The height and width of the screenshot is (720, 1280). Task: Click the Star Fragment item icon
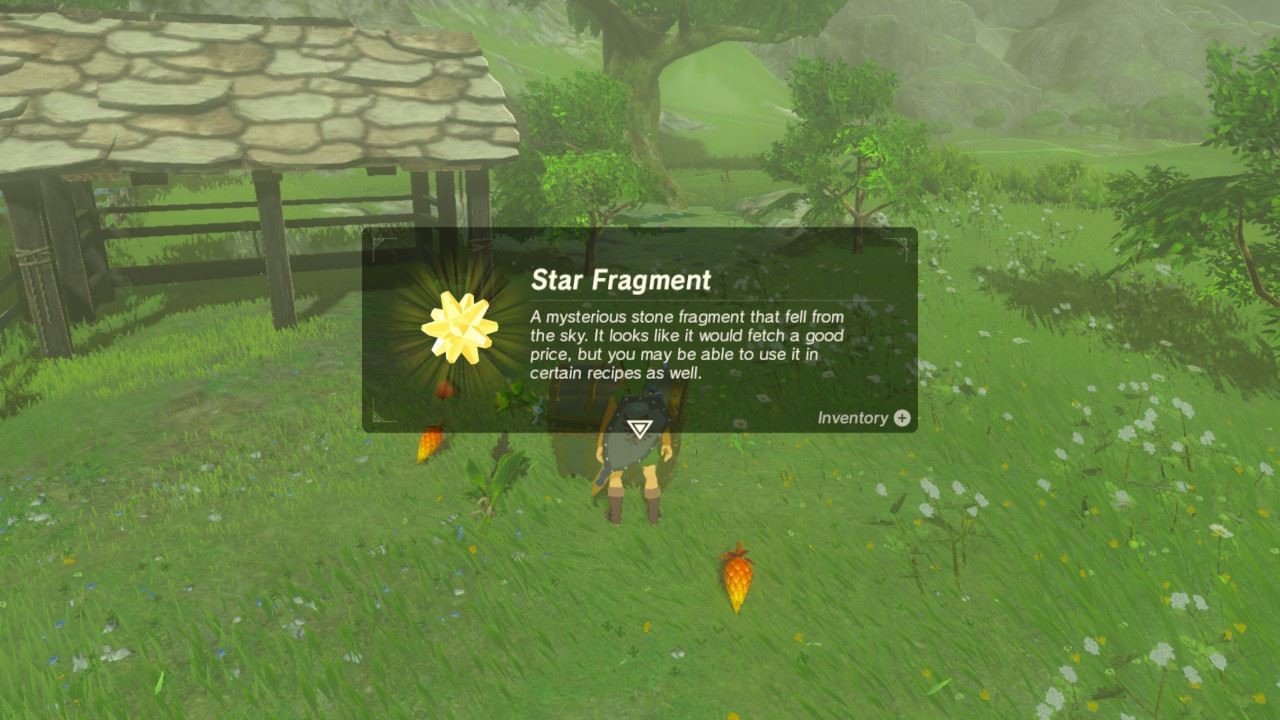tap(460, 325)
